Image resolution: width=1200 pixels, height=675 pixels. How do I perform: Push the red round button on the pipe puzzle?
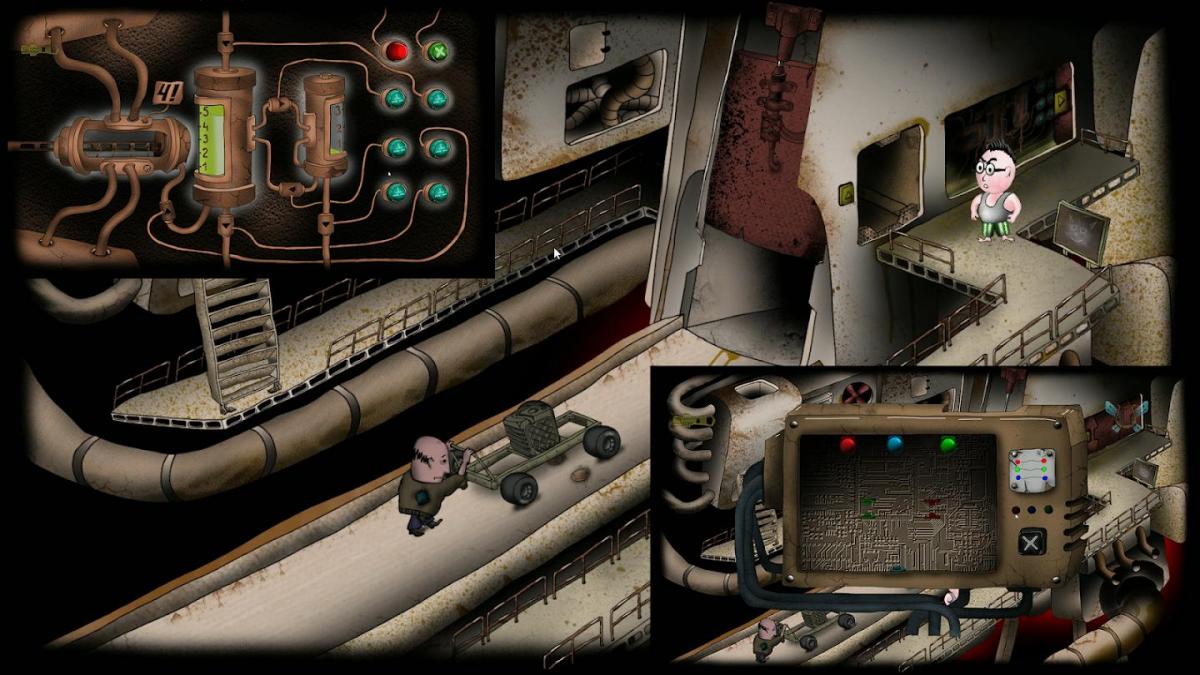click(397, 50)
